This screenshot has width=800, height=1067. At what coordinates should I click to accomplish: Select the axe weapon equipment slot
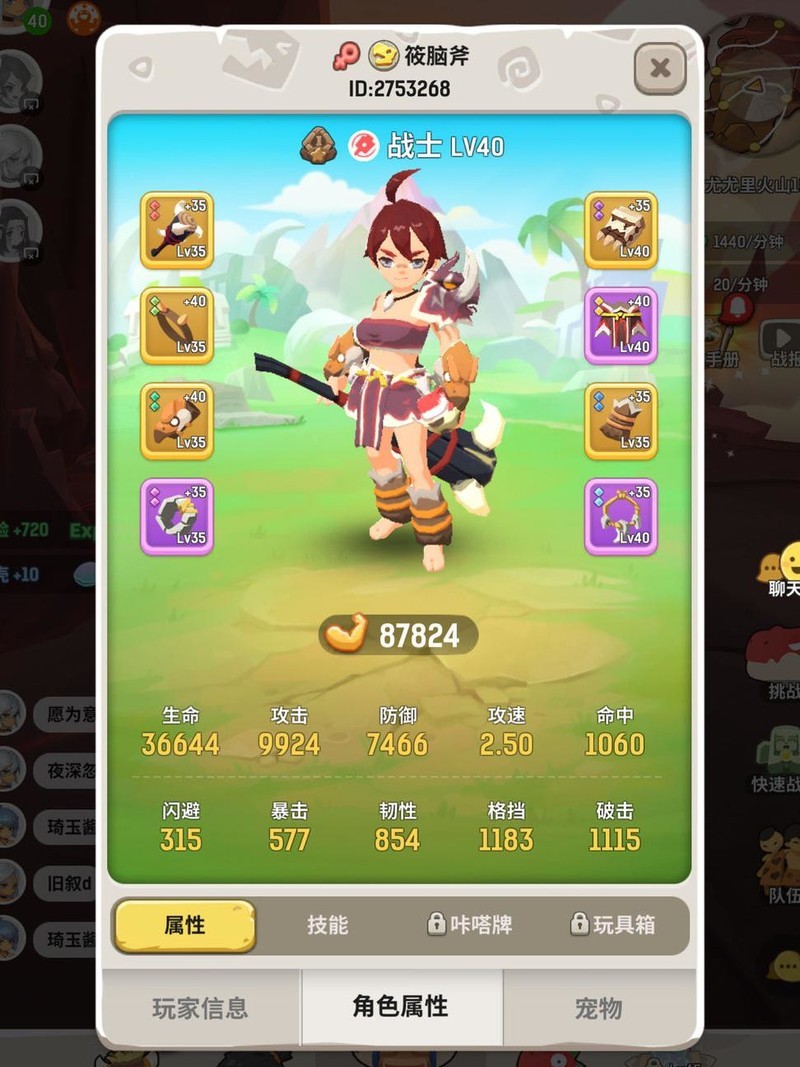[x=177, y=231]
